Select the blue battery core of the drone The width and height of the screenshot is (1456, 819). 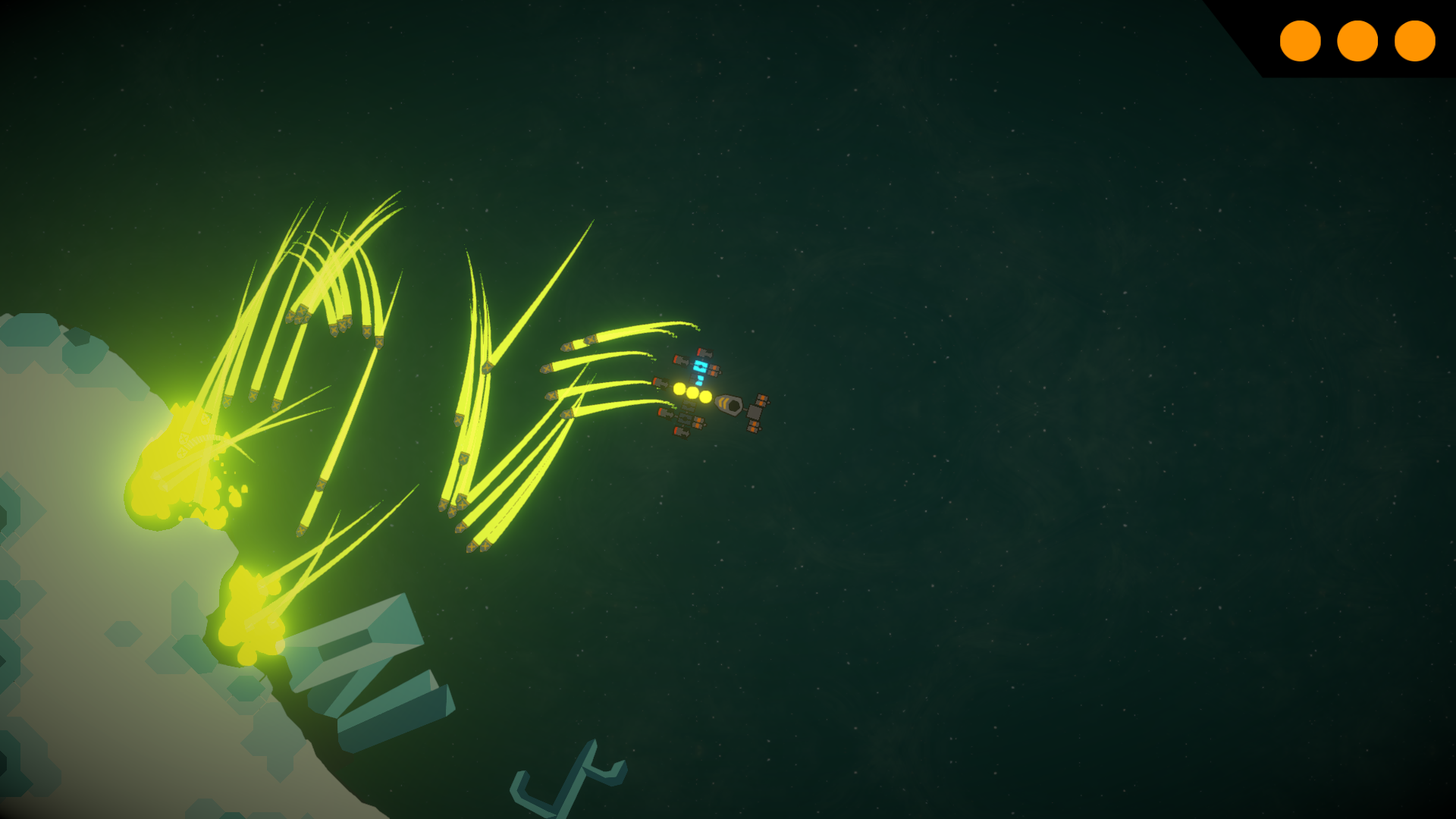tap(700, 368)
